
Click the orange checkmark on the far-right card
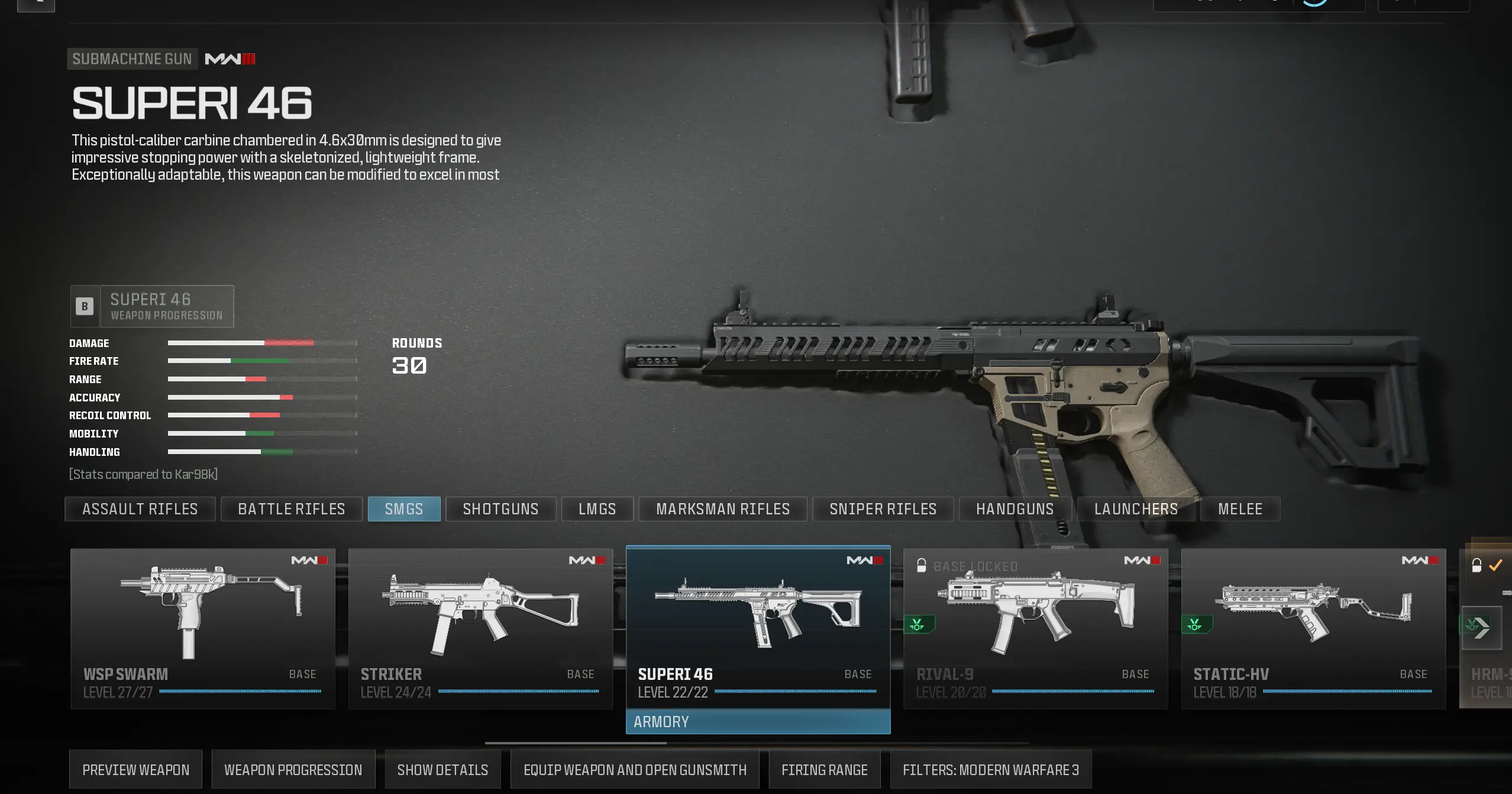pyautogui.click(x=1497, y=565)
